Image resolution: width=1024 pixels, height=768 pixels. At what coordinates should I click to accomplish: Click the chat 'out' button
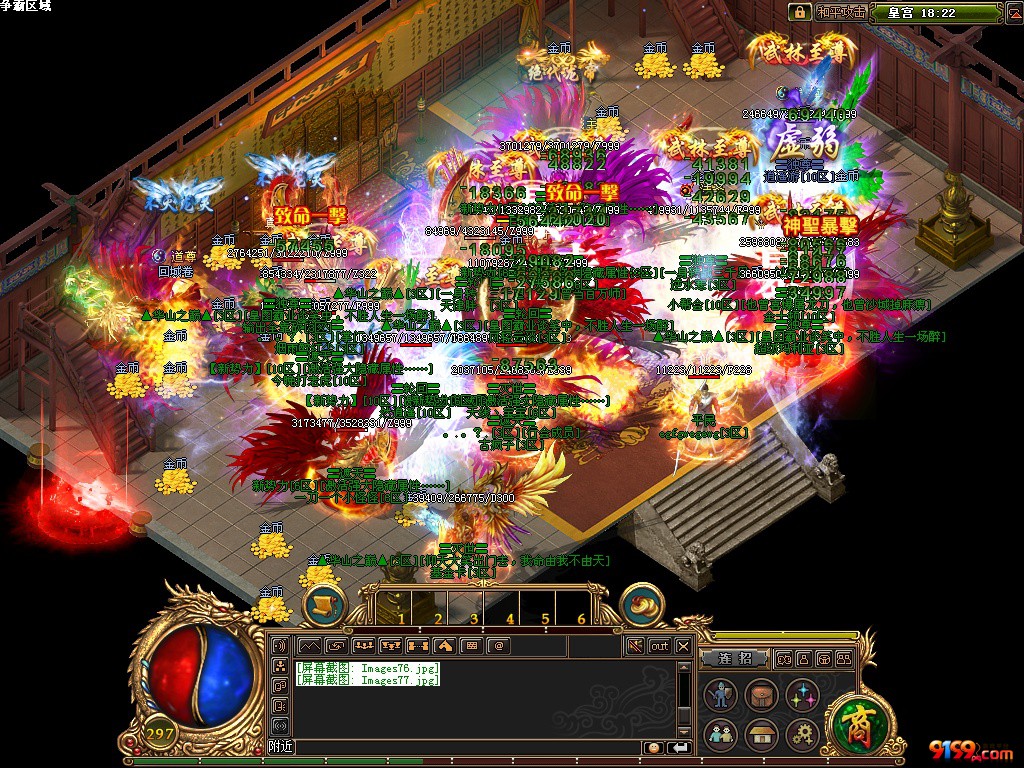pyautogui.click(x=659, y=646)
